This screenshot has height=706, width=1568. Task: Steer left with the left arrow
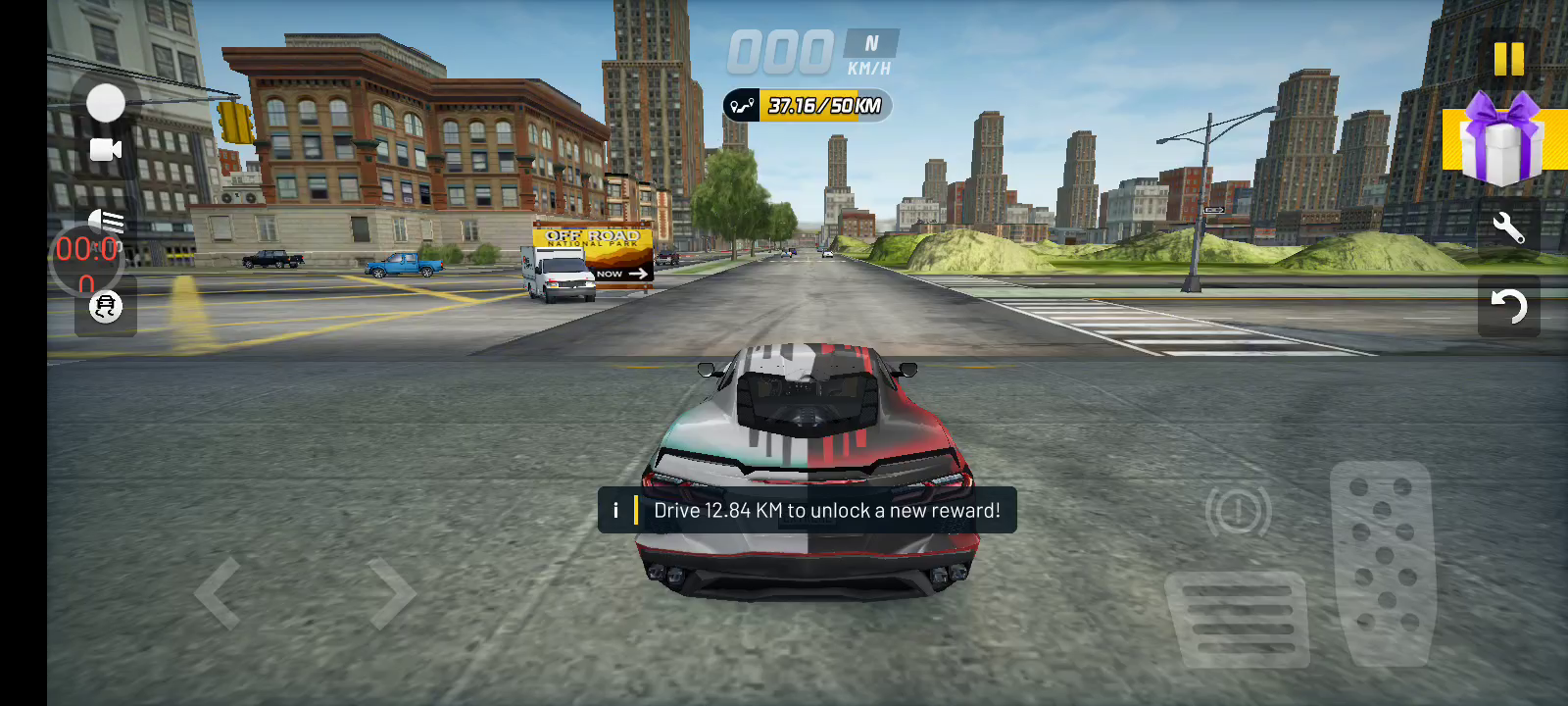coord(218,593)
